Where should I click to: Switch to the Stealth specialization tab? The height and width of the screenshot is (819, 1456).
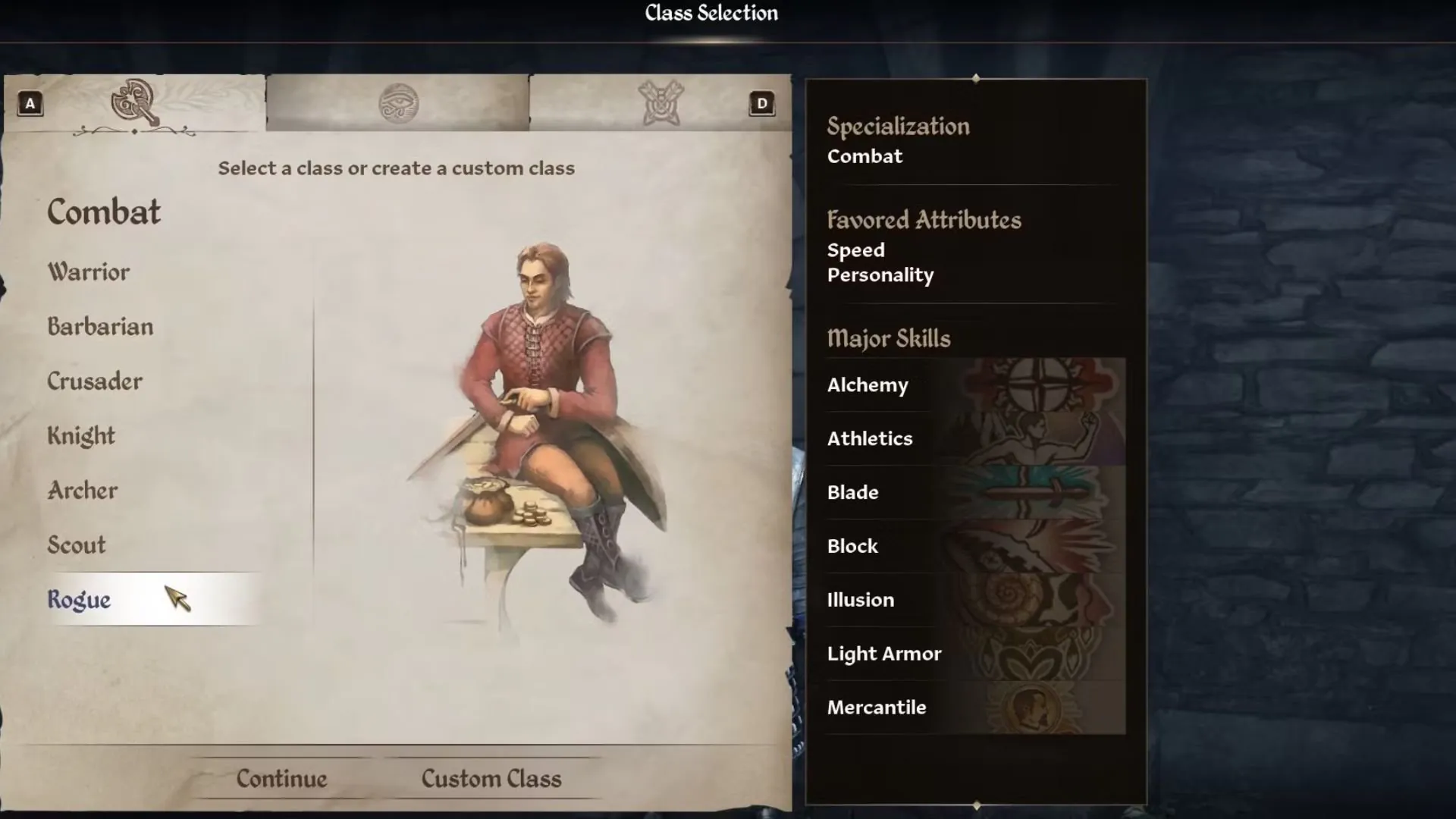pos(661,103)
